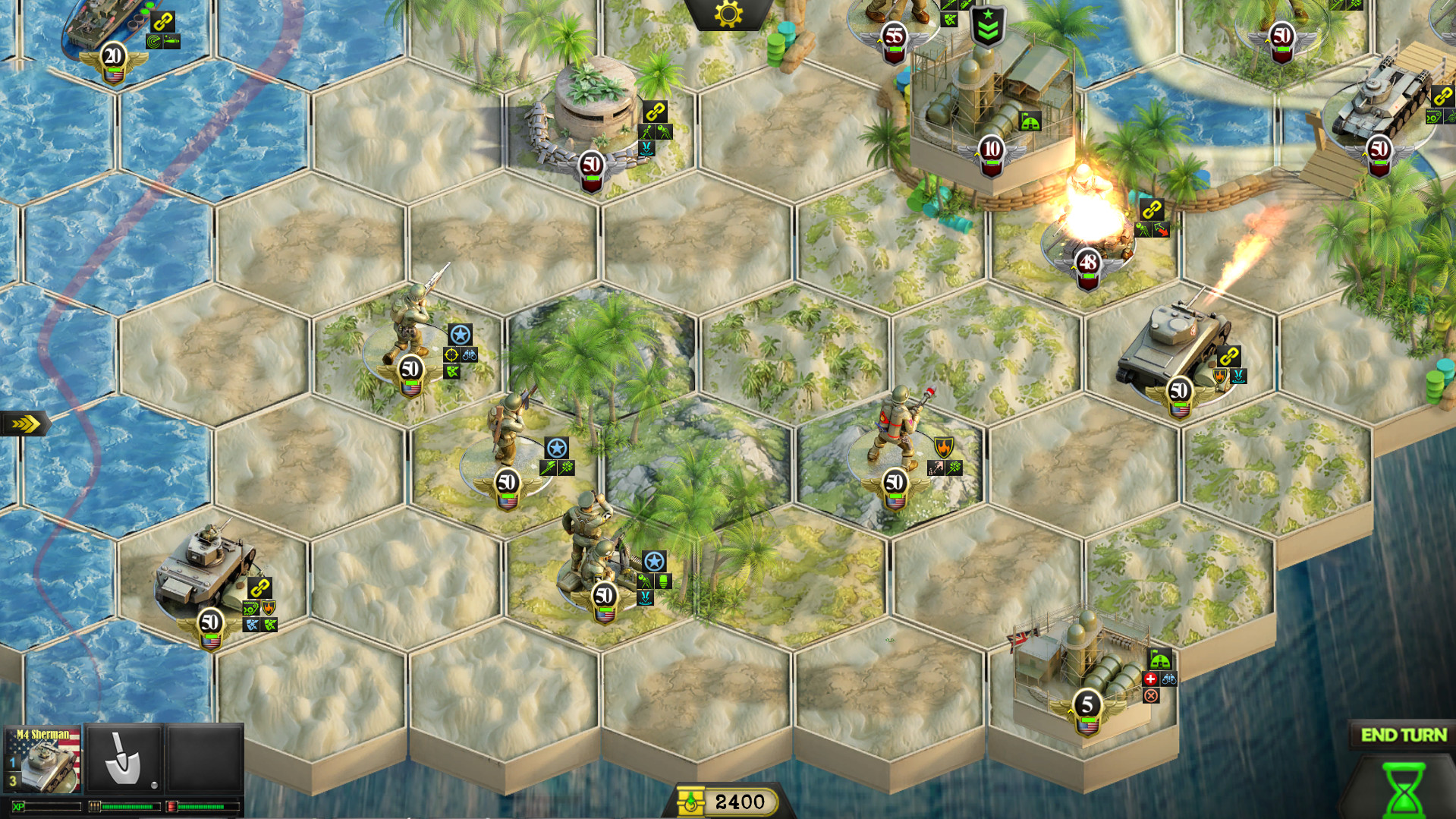The width and height of the screenshot is (1456, 819).
Task: Open the settings gear menu
Action: (727, 15)
